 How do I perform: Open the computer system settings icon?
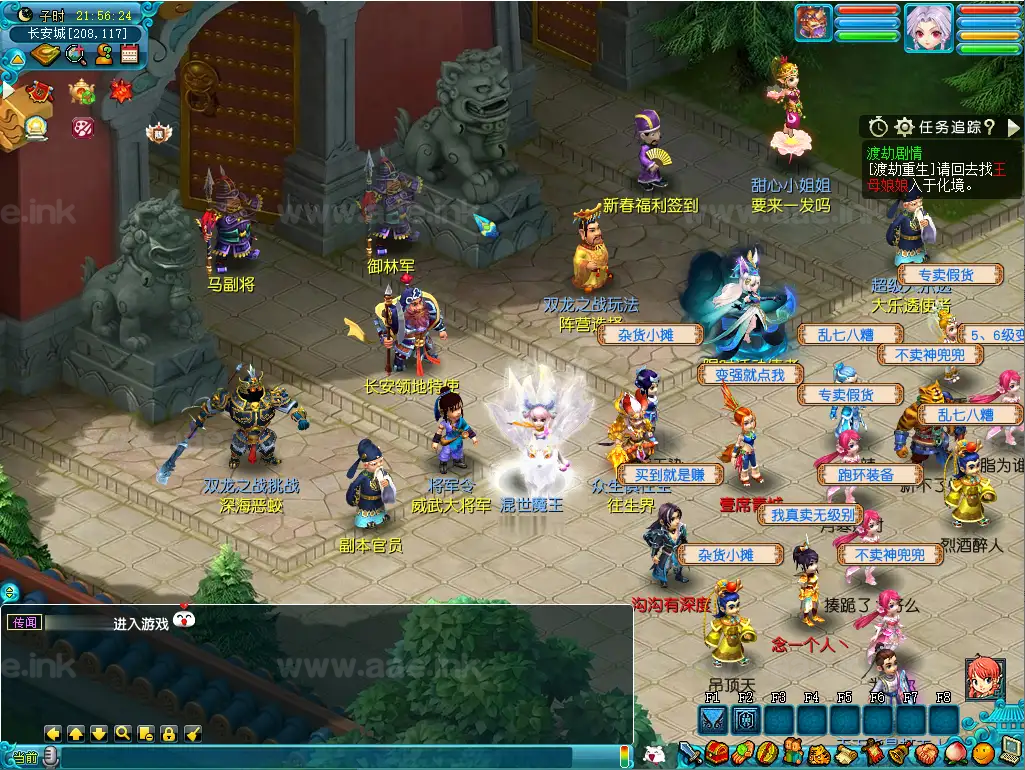(x=1010, y=751)
